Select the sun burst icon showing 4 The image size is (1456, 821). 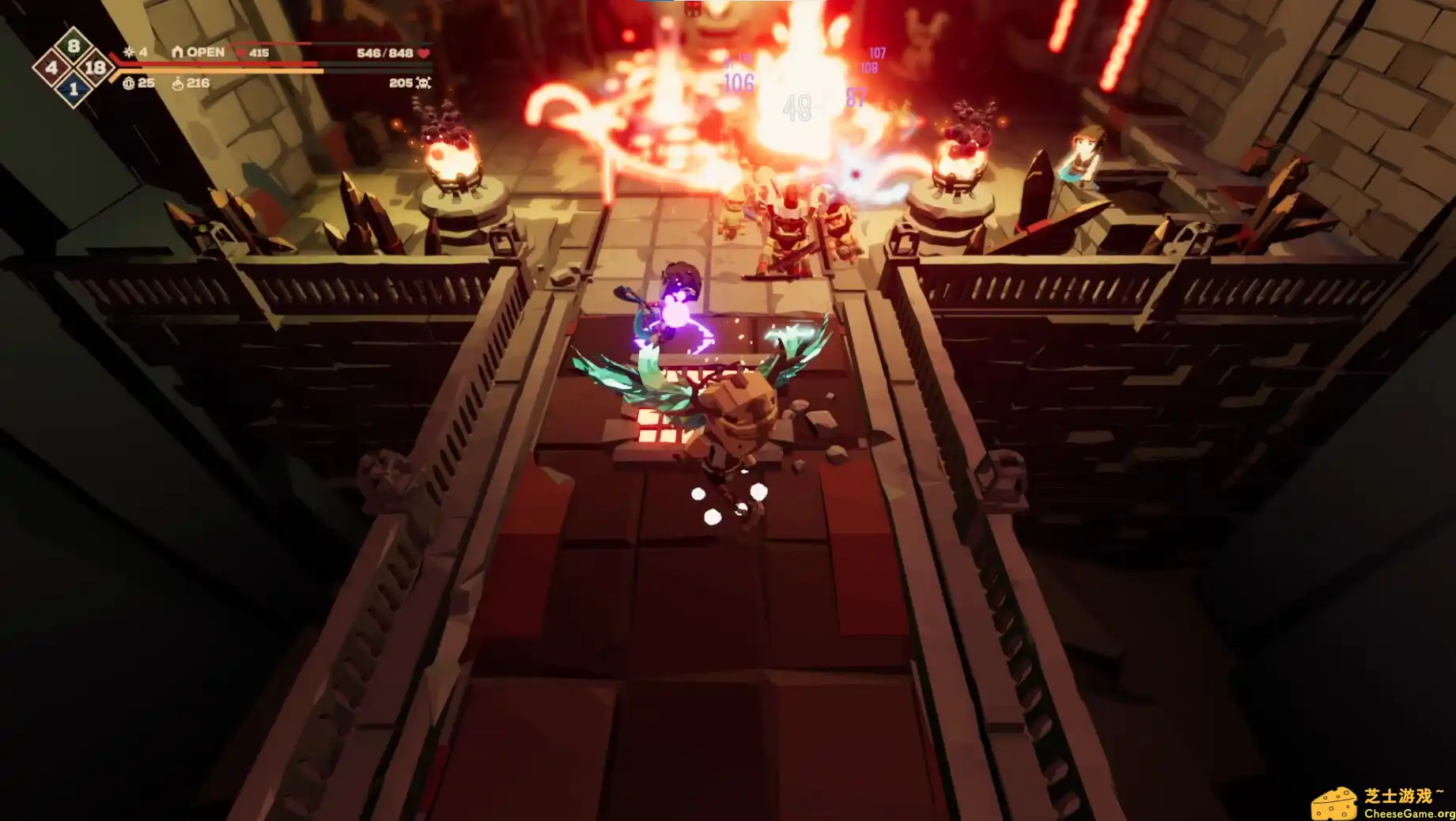[x=128, y=52]
